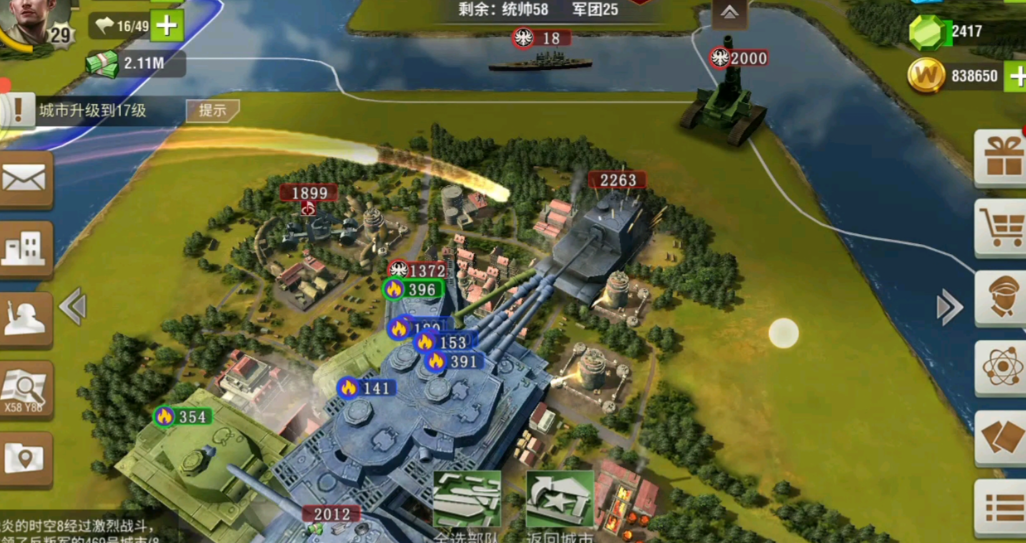Add more troop capacity with green plus
1026x543 pixels.
[167, 26]
